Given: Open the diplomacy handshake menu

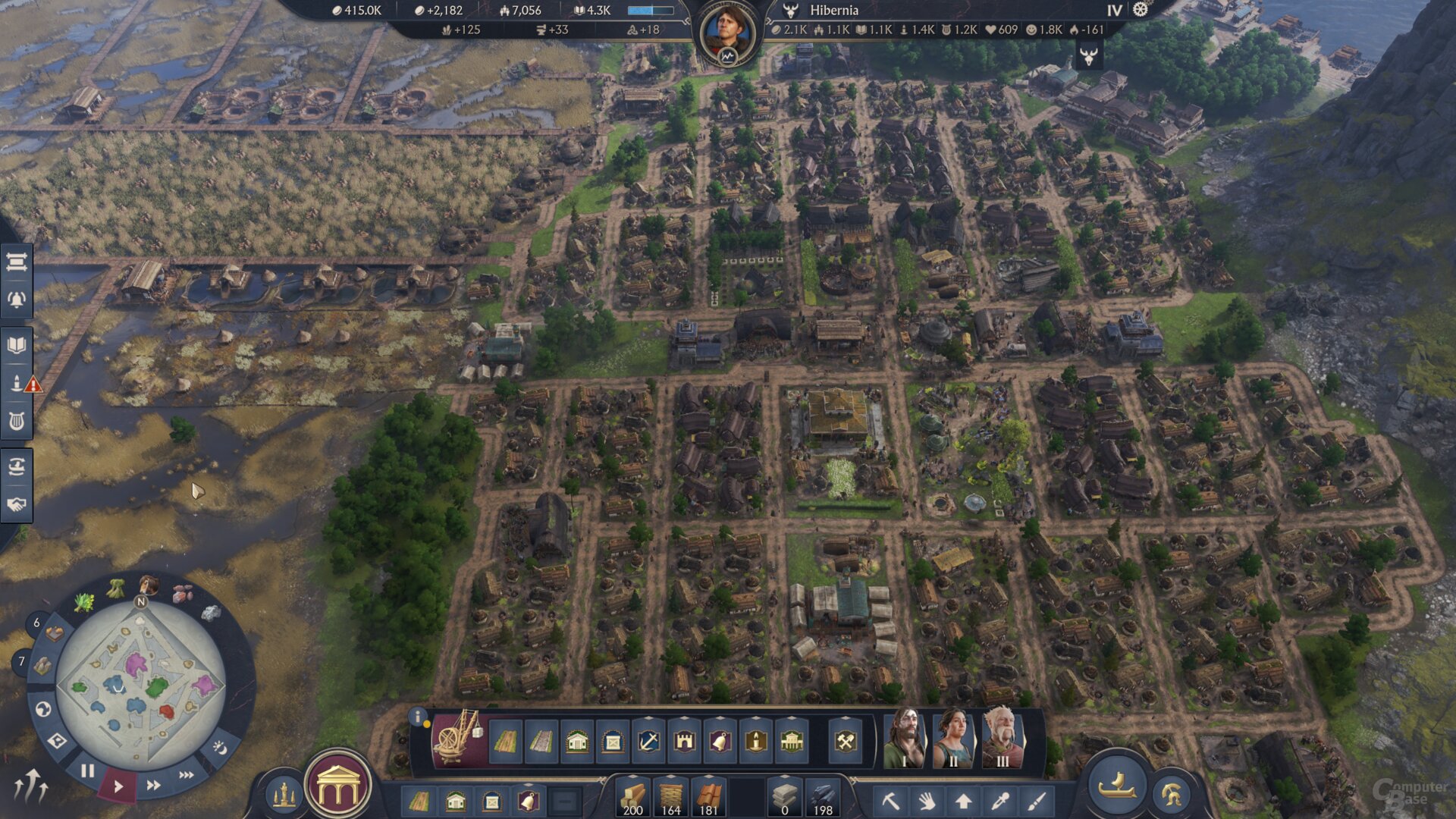Looking at the screenshot, I should (17, 504).
